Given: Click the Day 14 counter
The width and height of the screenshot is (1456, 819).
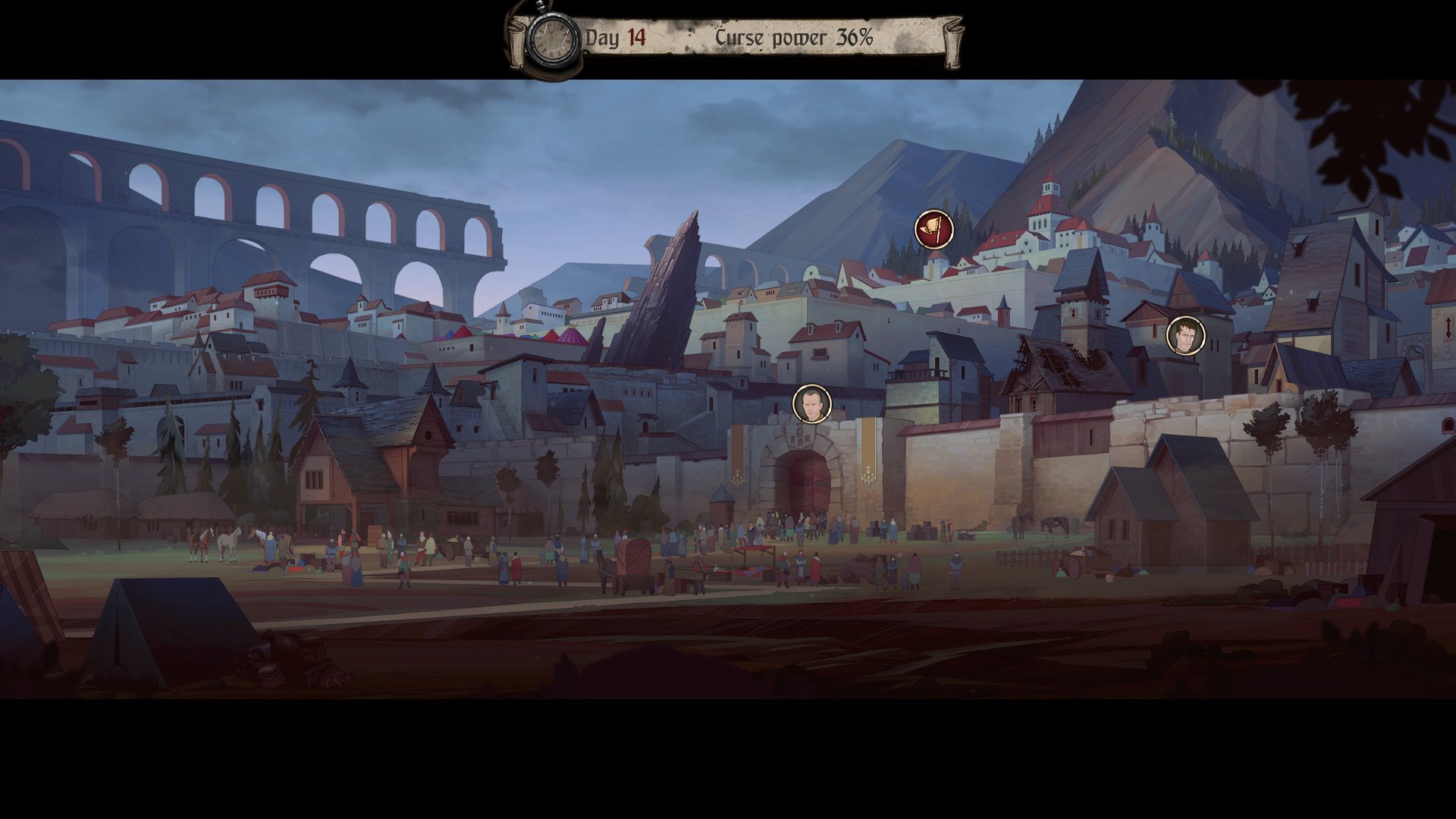Looking at the screenshot, I should click(620, 34).
